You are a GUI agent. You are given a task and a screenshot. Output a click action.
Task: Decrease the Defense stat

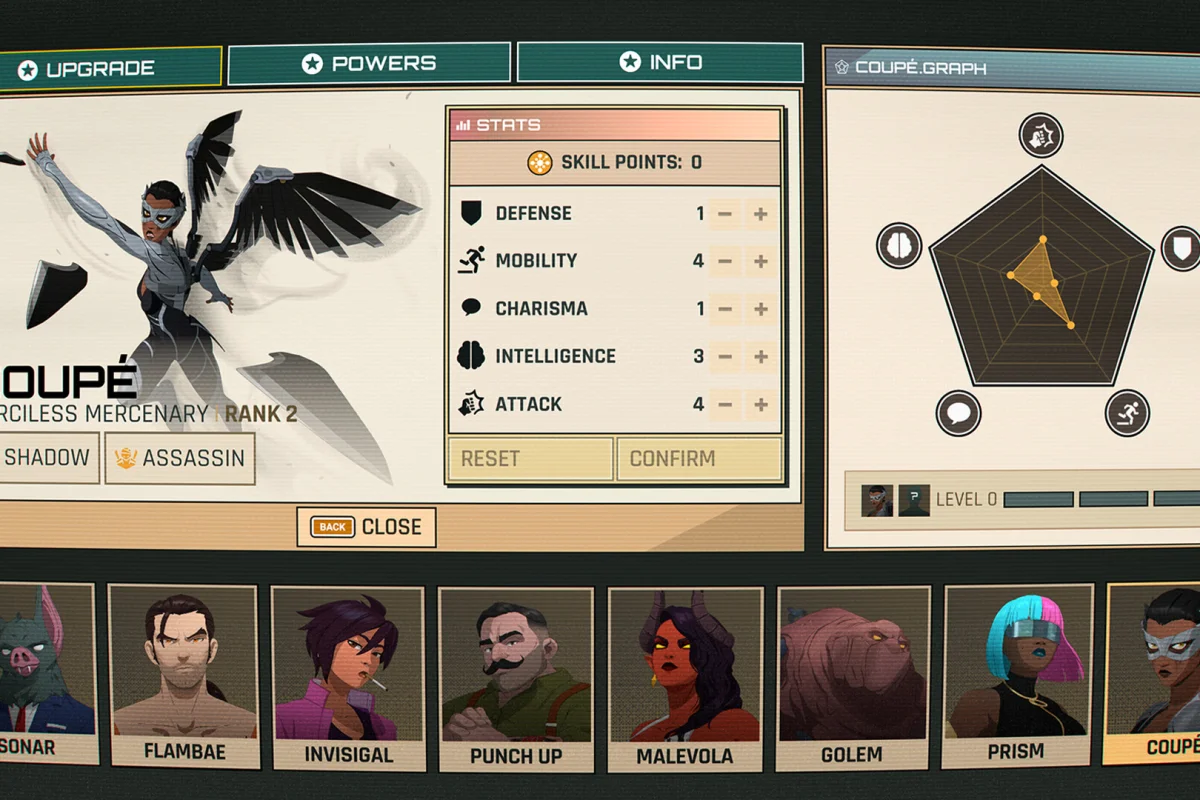coord(725,214)
